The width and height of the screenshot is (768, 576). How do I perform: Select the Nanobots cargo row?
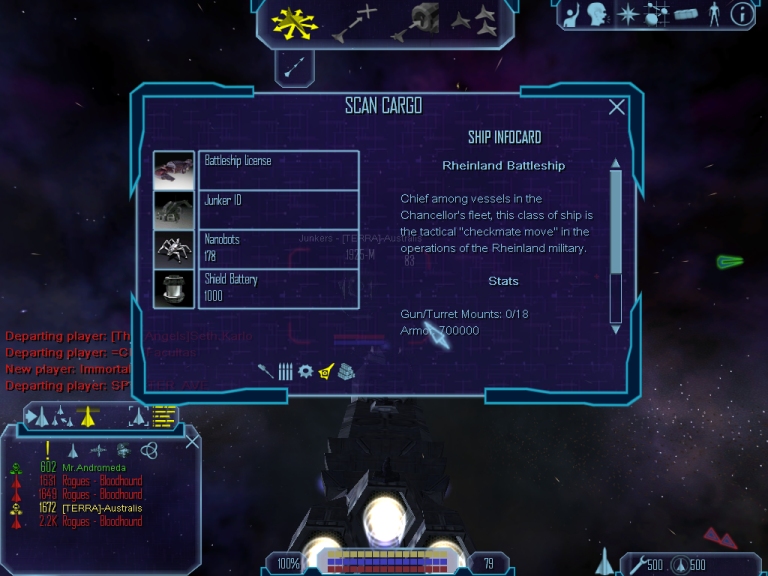click(278, 249)
